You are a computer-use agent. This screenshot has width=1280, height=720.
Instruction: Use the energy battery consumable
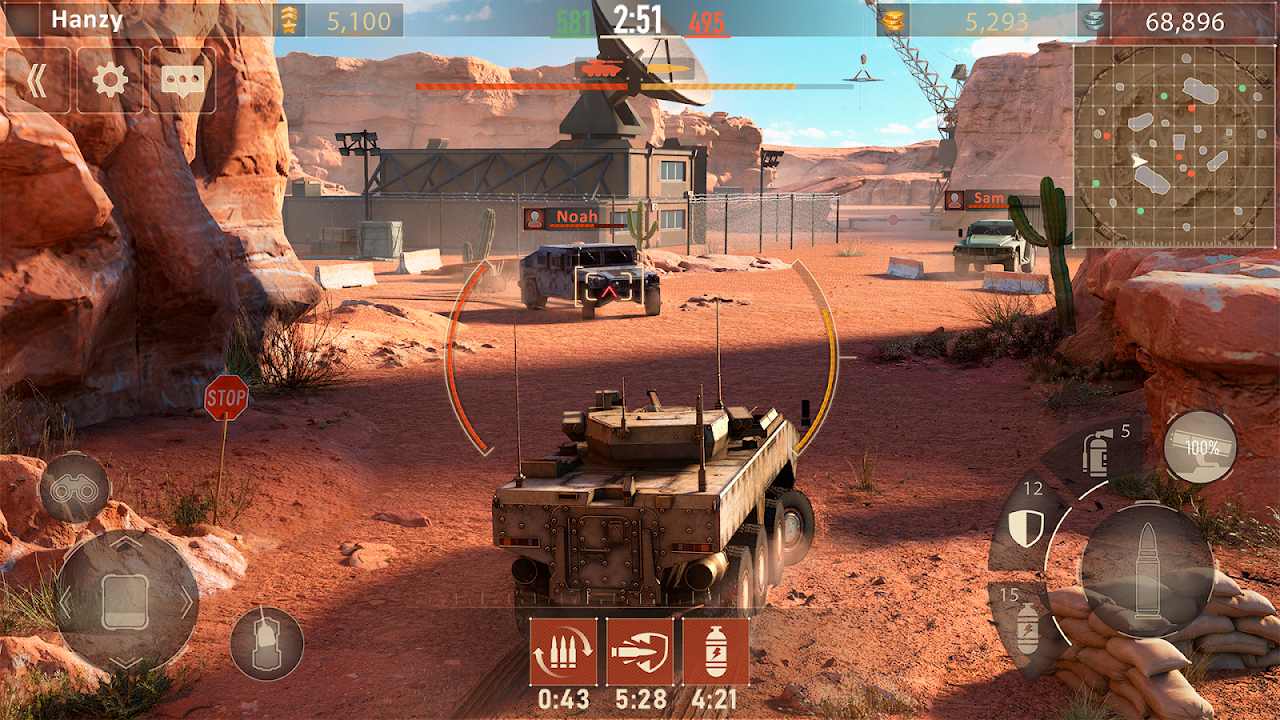1028,626
